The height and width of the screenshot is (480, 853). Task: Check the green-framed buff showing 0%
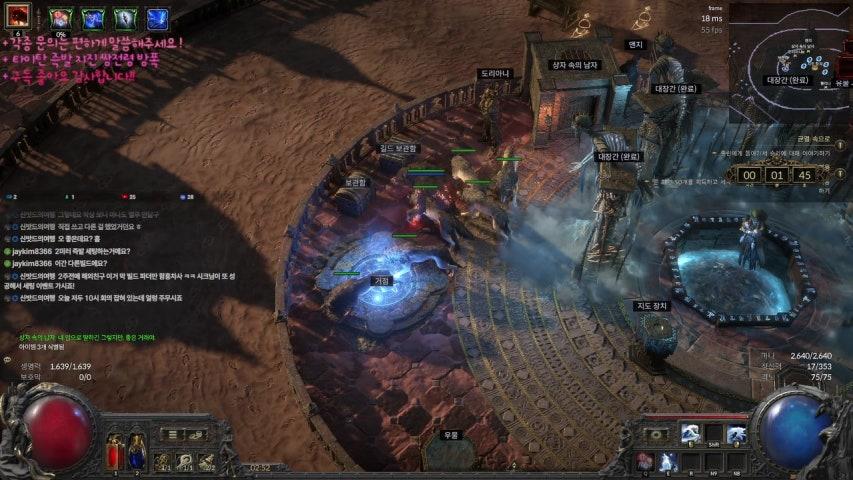60,19
